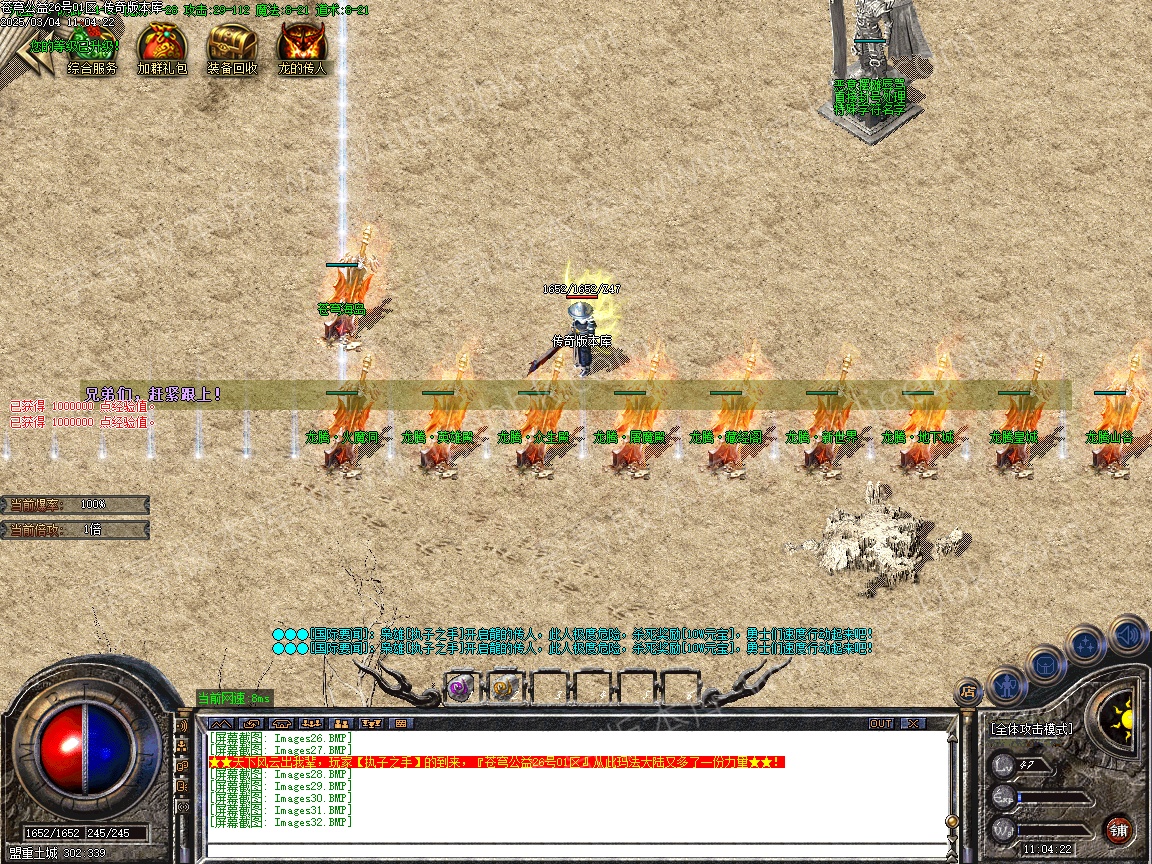Screen dimensions: 1152x864
Task: Open the 装备回收 treasure chest icon
Action: coord(232,45)
